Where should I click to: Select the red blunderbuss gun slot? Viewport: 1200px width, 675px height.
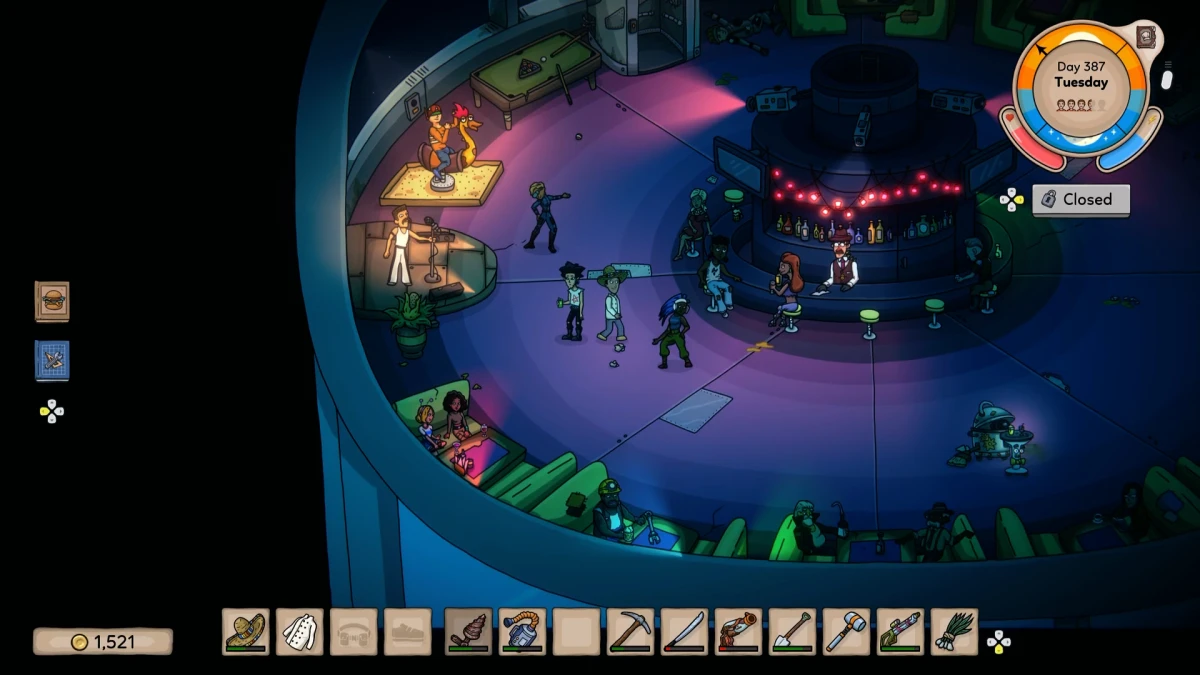pos(739,632)
